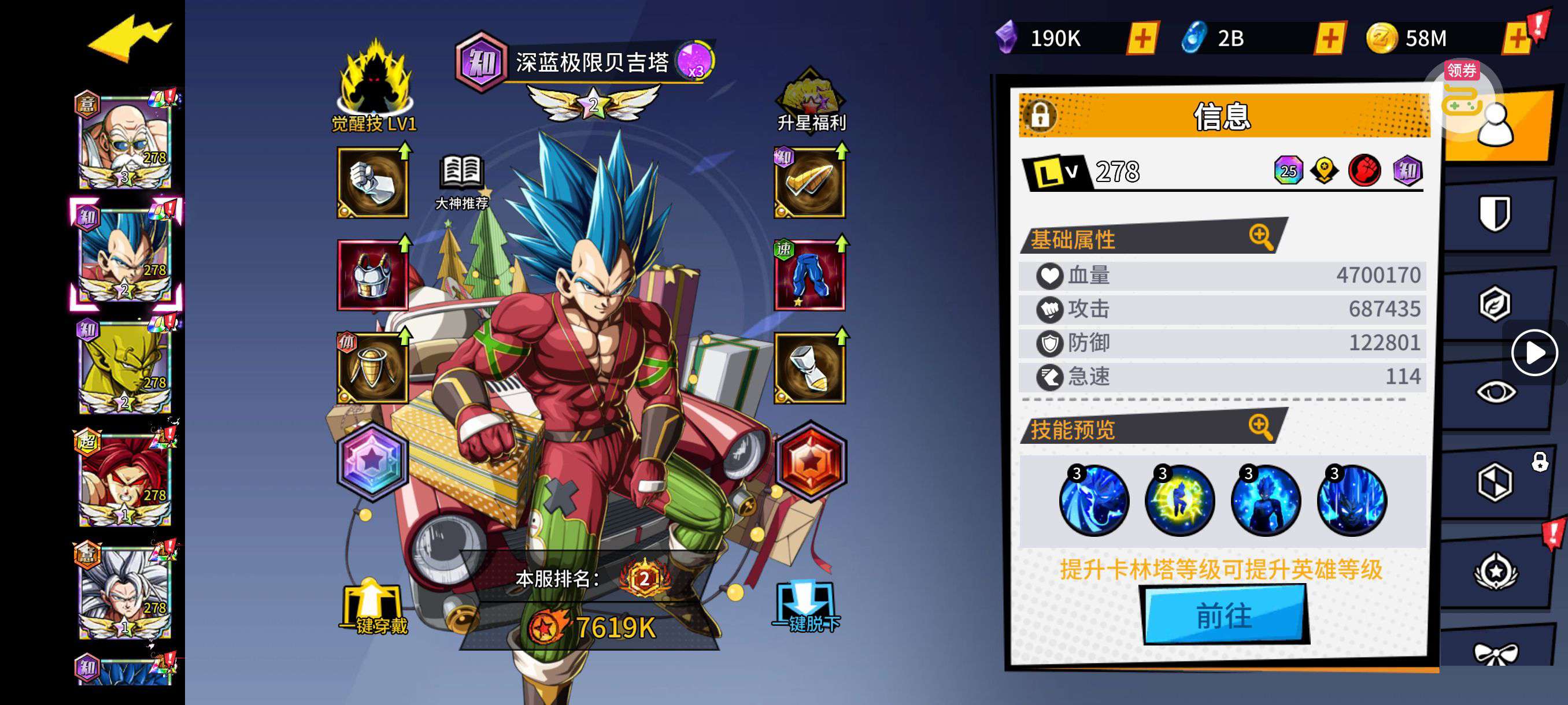Choose the yellow Piccolo hero portrait
The width and height of the screenshot is (1568, 705).
125,367
